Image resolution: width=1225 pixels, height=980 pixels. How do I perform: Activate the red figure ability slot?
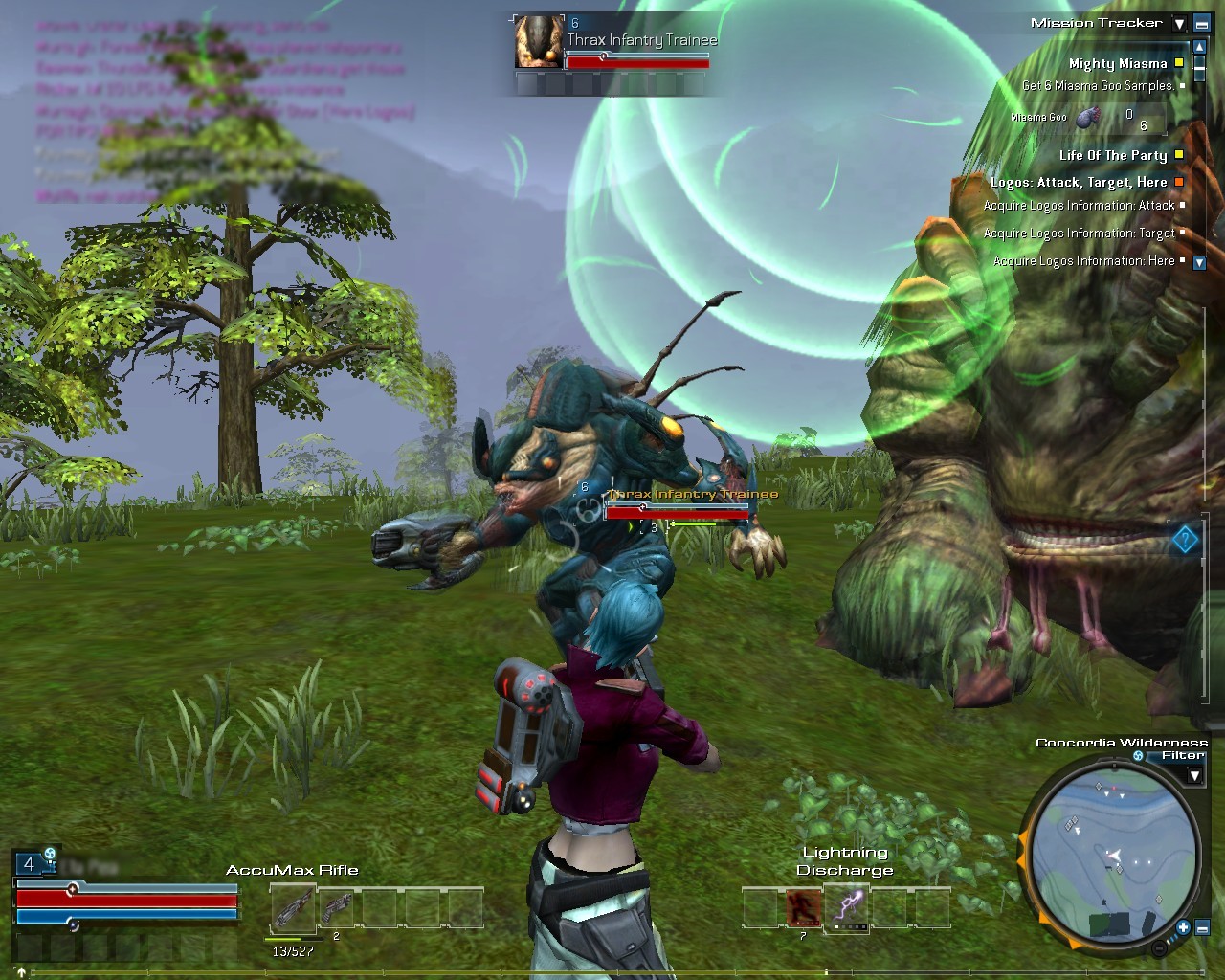[804, 908]
